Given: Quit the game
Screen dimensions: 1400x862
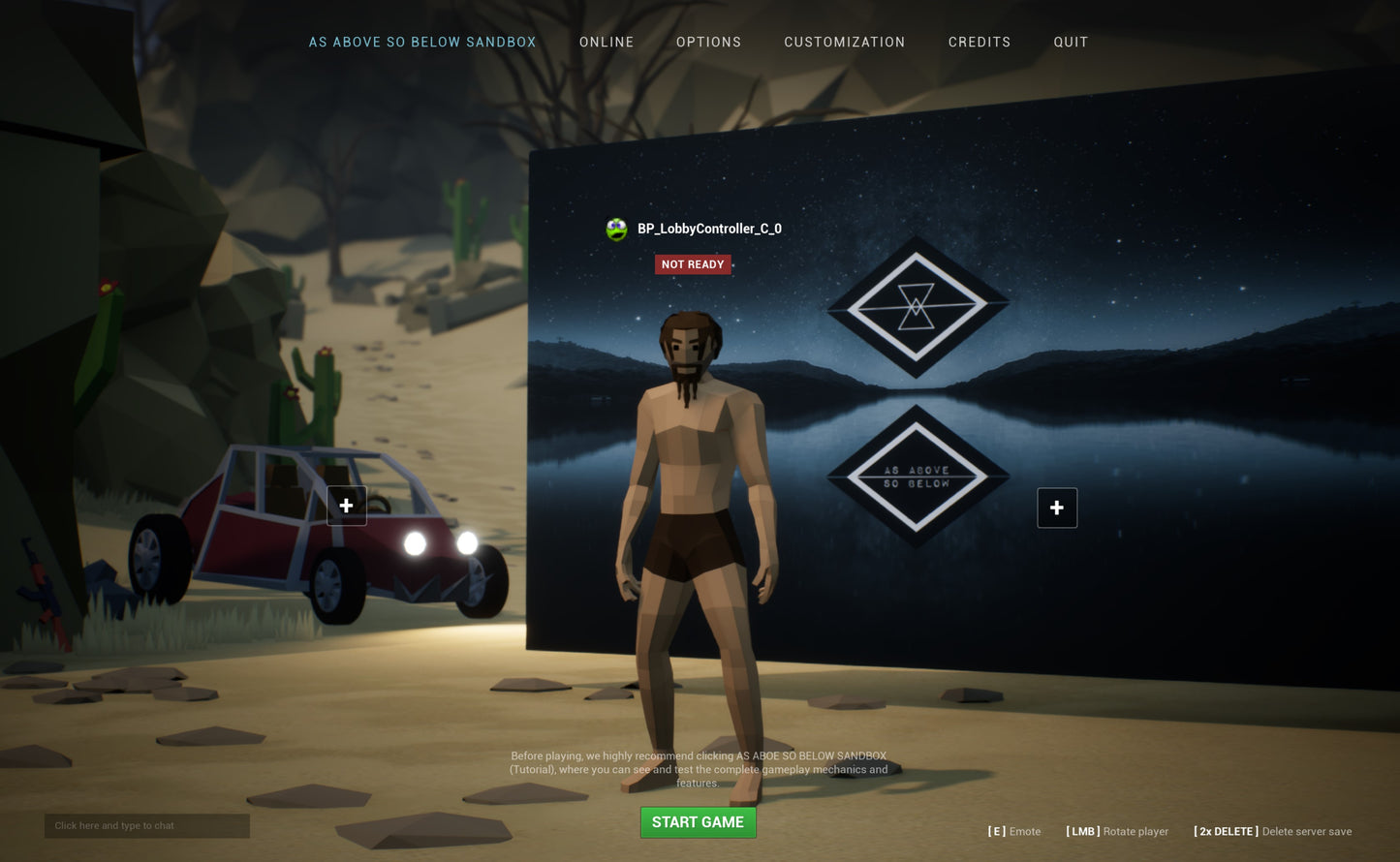Looking at the screenshot, I should (x=1071, y=43).
